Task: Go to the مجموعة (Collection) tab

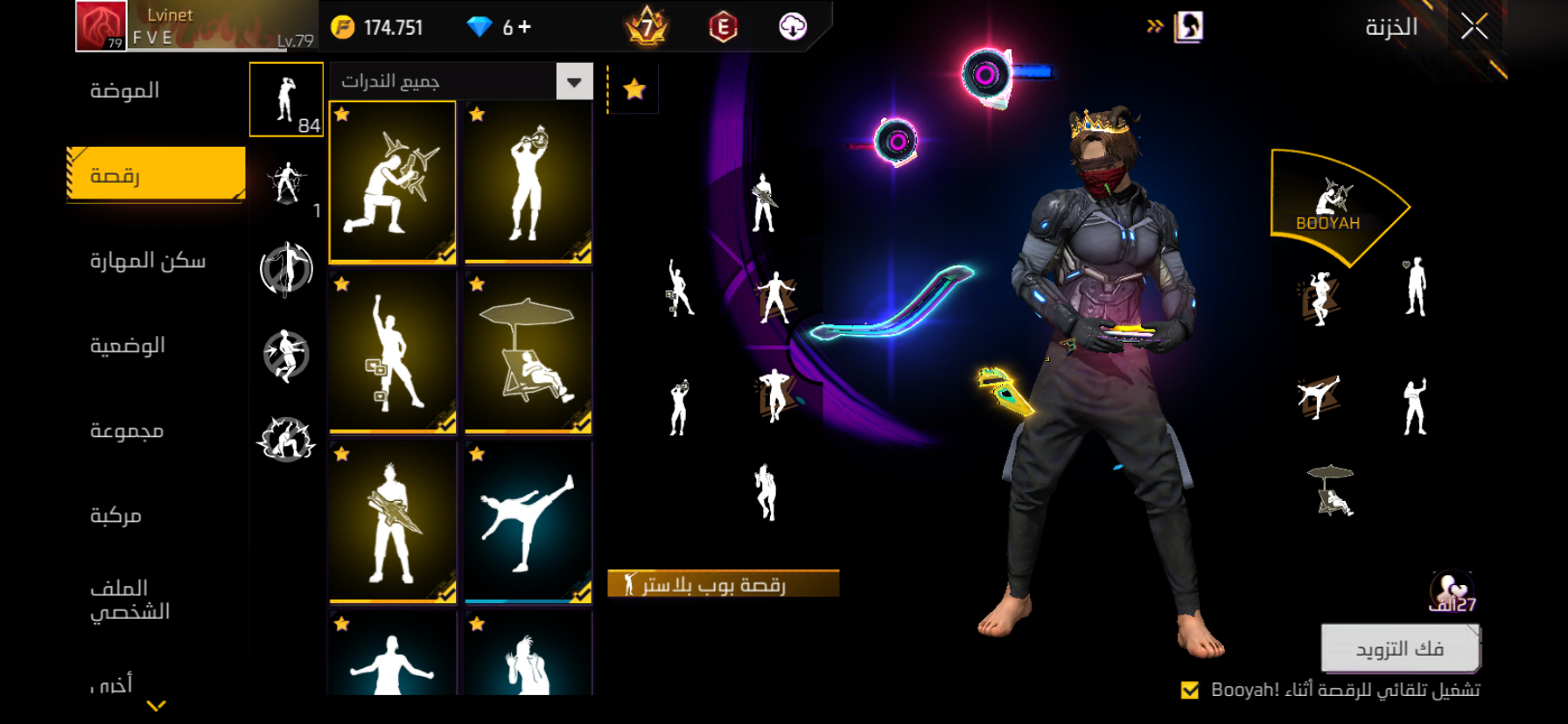Action: pyautogui.click(x=127, y=430)
